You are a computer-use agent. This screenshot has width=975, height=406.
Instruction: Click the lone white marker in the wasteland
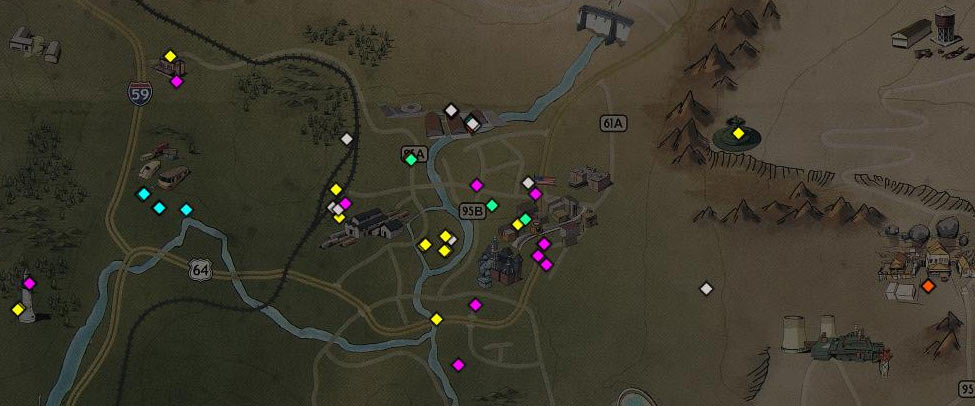tap(706, 289)
